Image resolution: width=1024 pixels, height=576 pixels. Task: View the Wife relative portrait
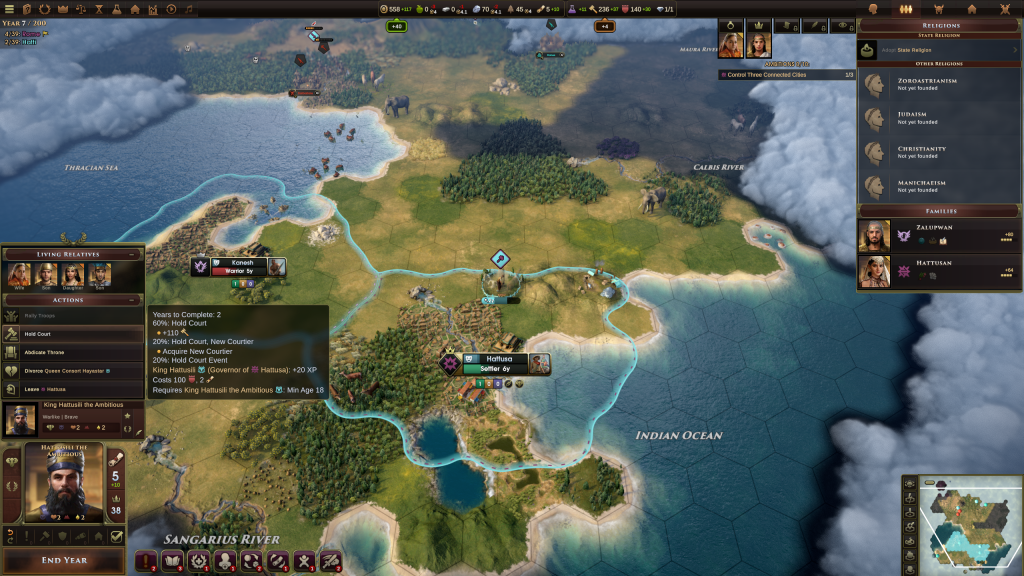tap(18, 275)
